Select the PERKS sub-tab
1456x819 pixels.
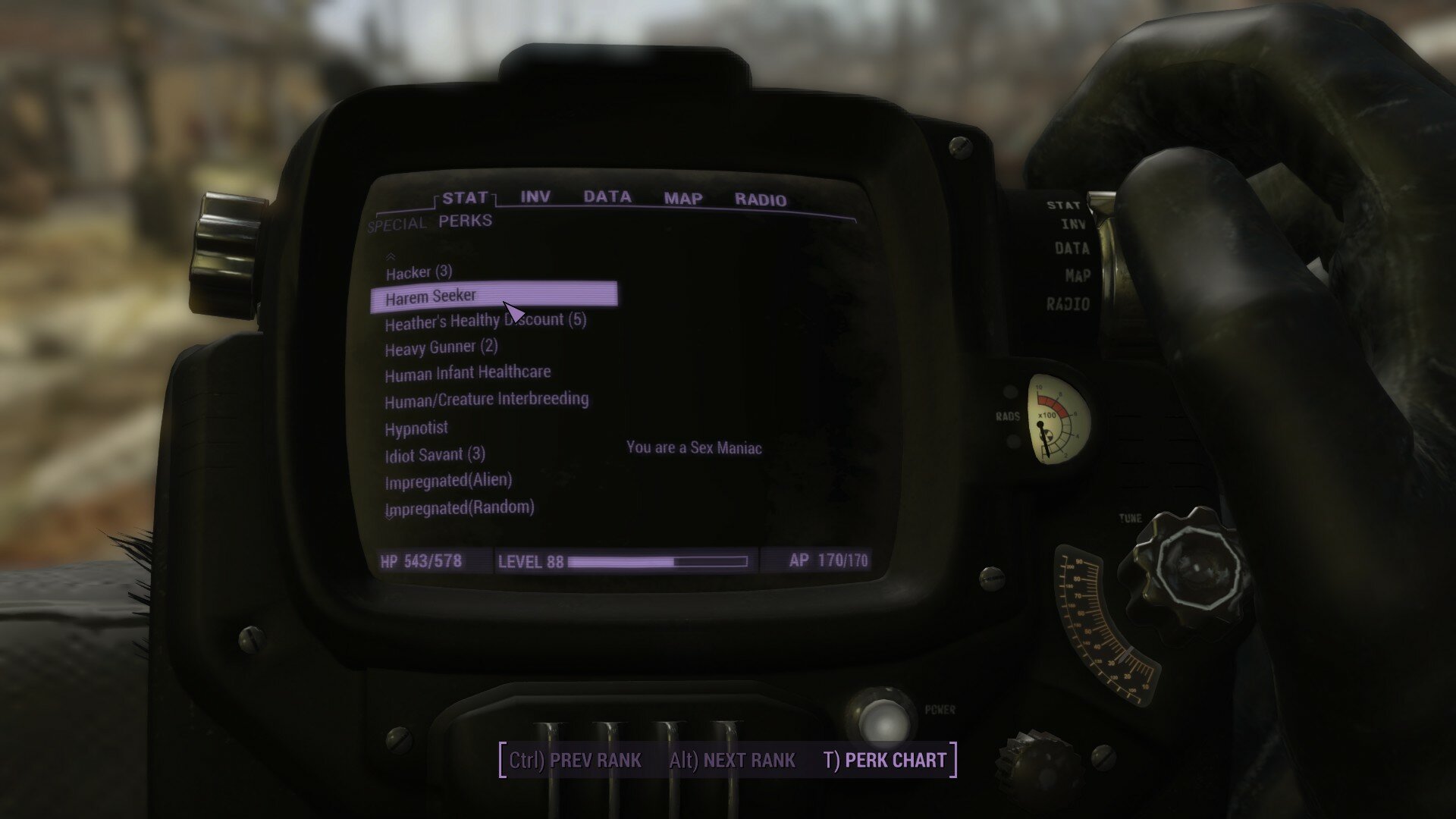coord(466,221)
